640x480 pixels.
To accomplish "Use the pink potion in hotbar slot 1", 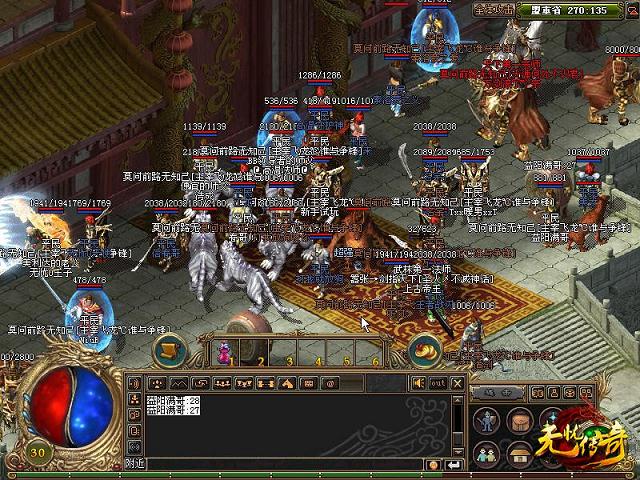I will [224, 353].
